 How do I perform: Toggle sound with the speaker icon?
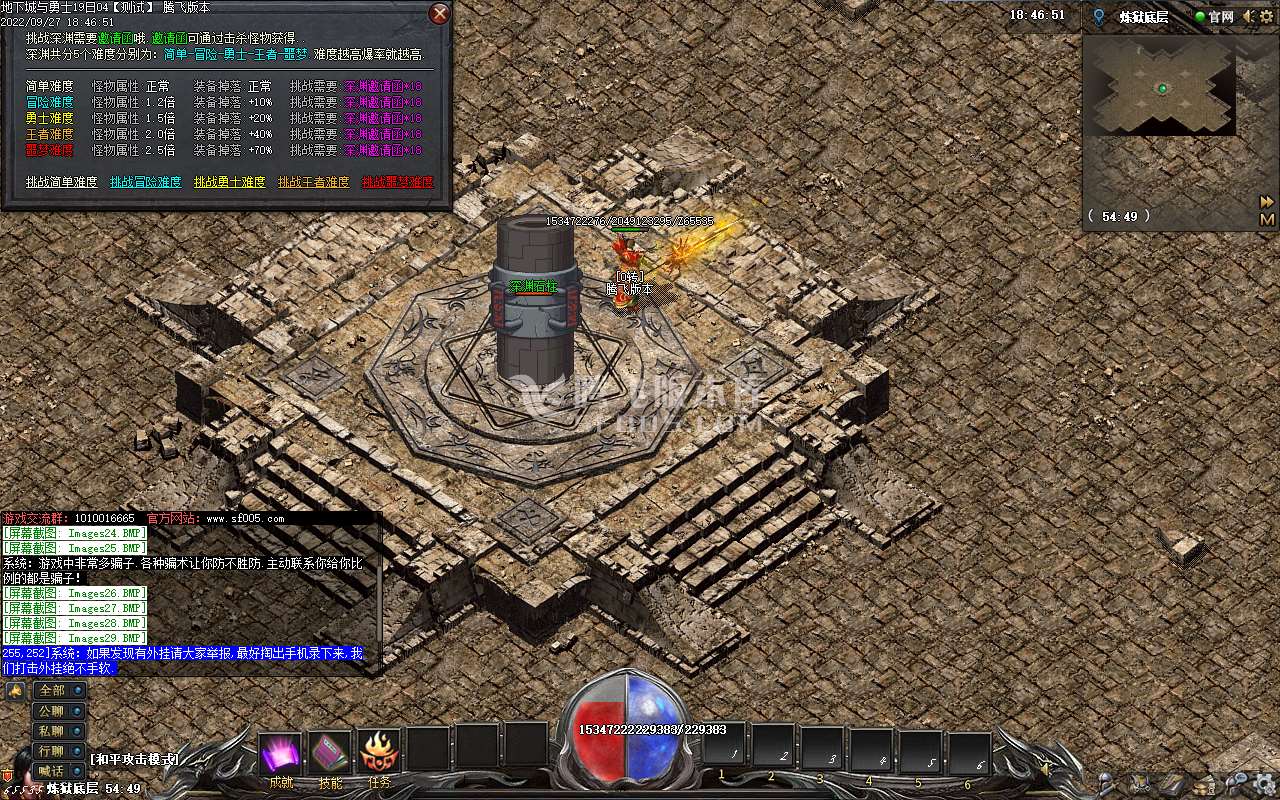[1249, 17]
